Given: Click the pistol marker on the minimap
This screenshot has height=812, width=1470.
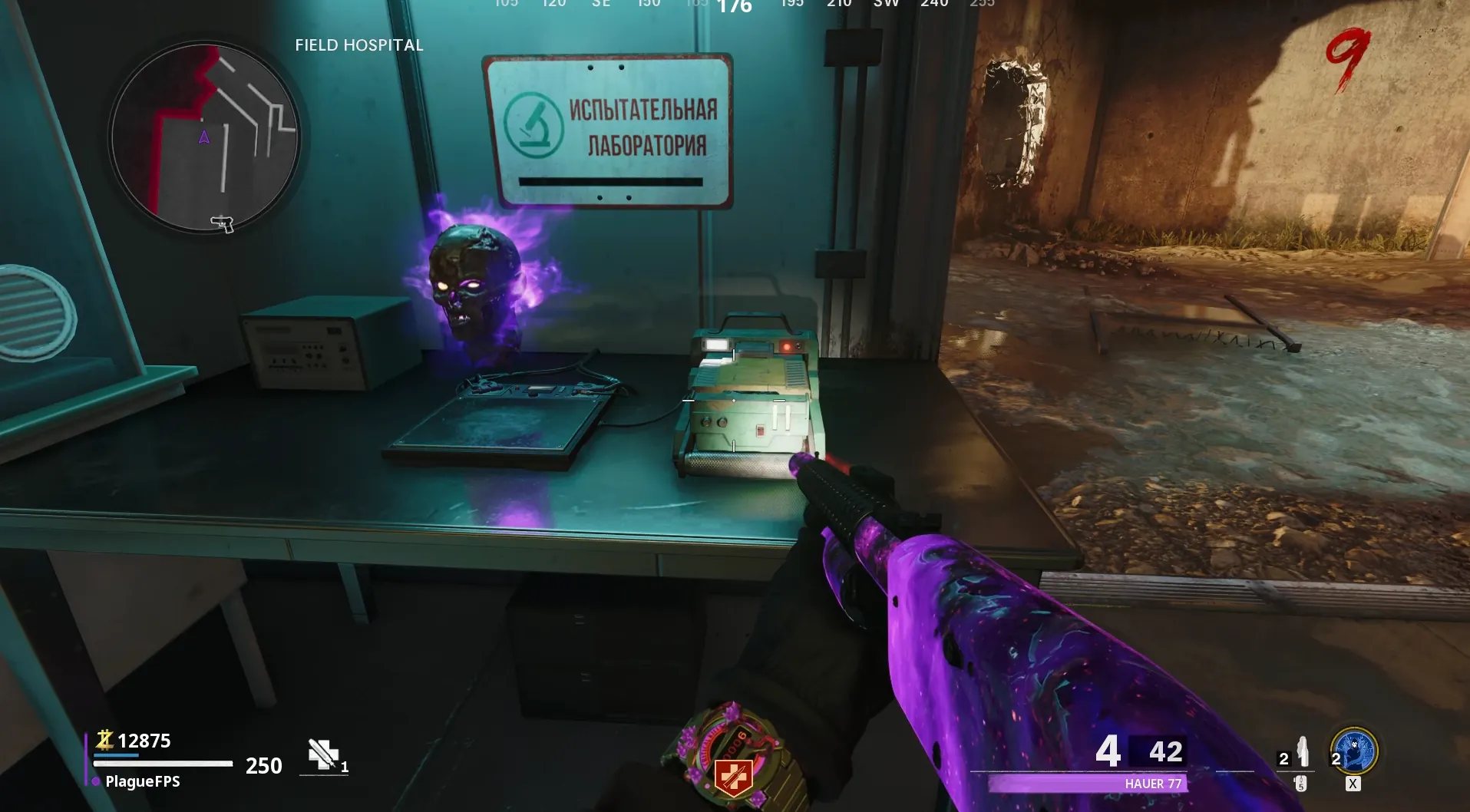Looking at the screenshot, I should [x=223, y=223].
